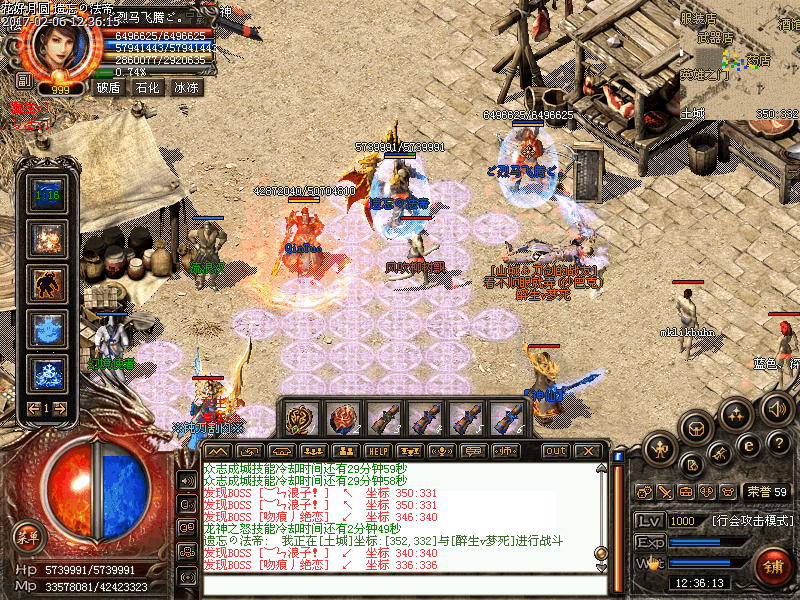Open the skills sparkle icon

coord(736,412)
